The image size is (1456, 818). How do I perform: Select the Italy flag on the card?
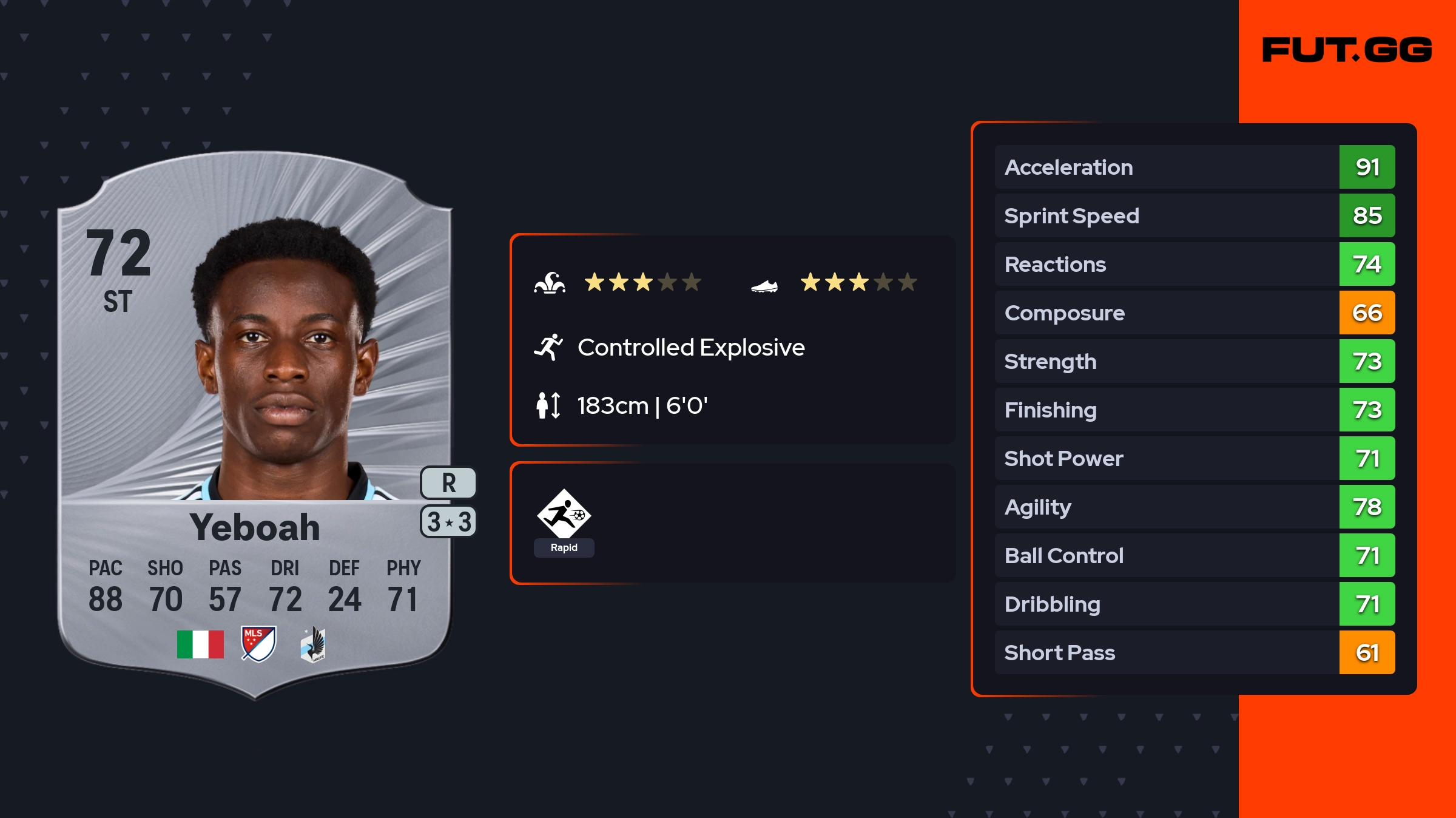pos(200,644)
